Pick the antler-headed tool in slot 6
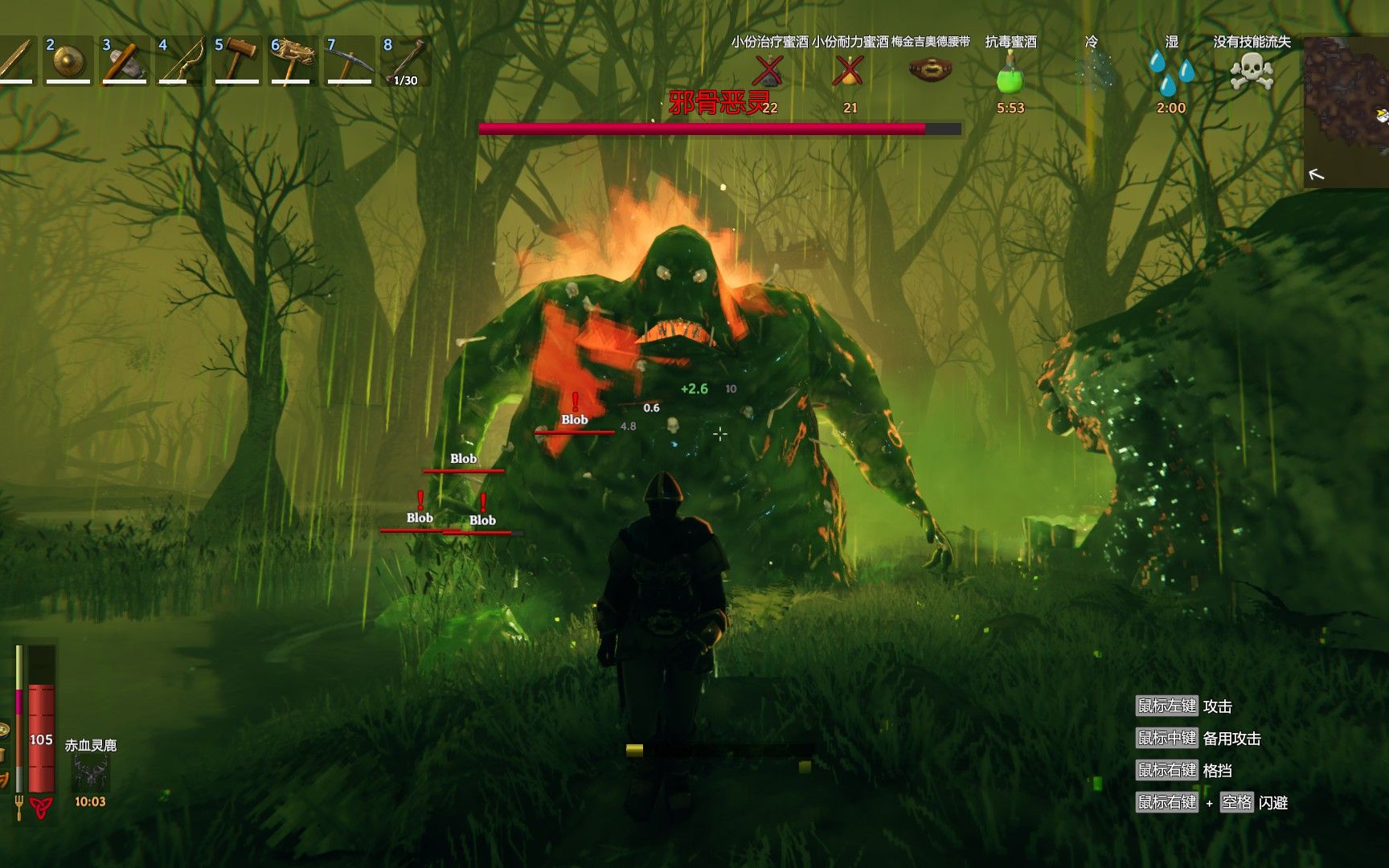The width and height of the screenshot is (1389, 868). 293,61
